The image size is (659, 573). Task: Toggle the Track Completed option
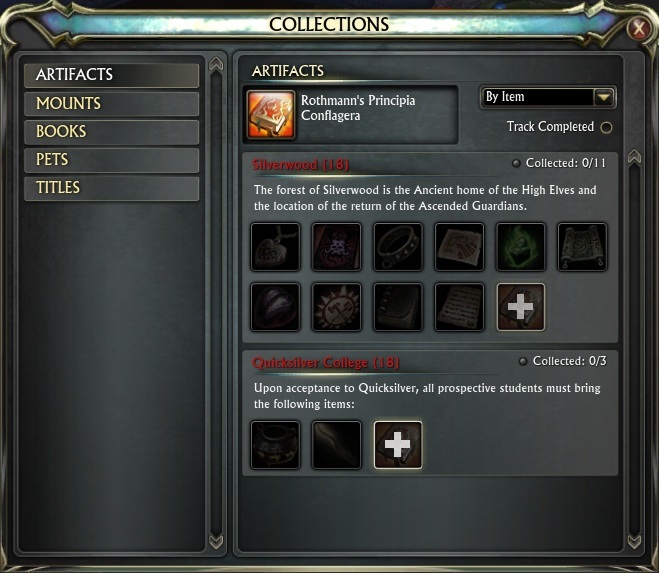pos(605,127)
